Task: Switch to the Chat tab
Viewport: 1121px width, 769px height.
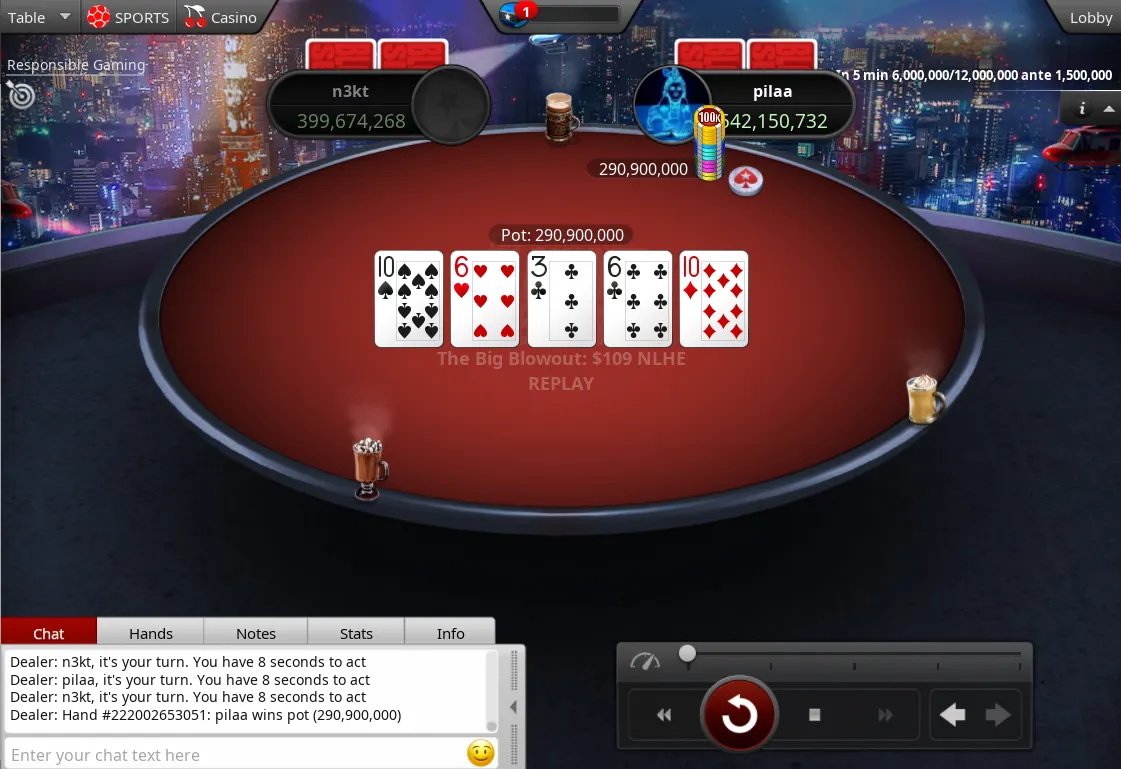Action: [49, 633]
